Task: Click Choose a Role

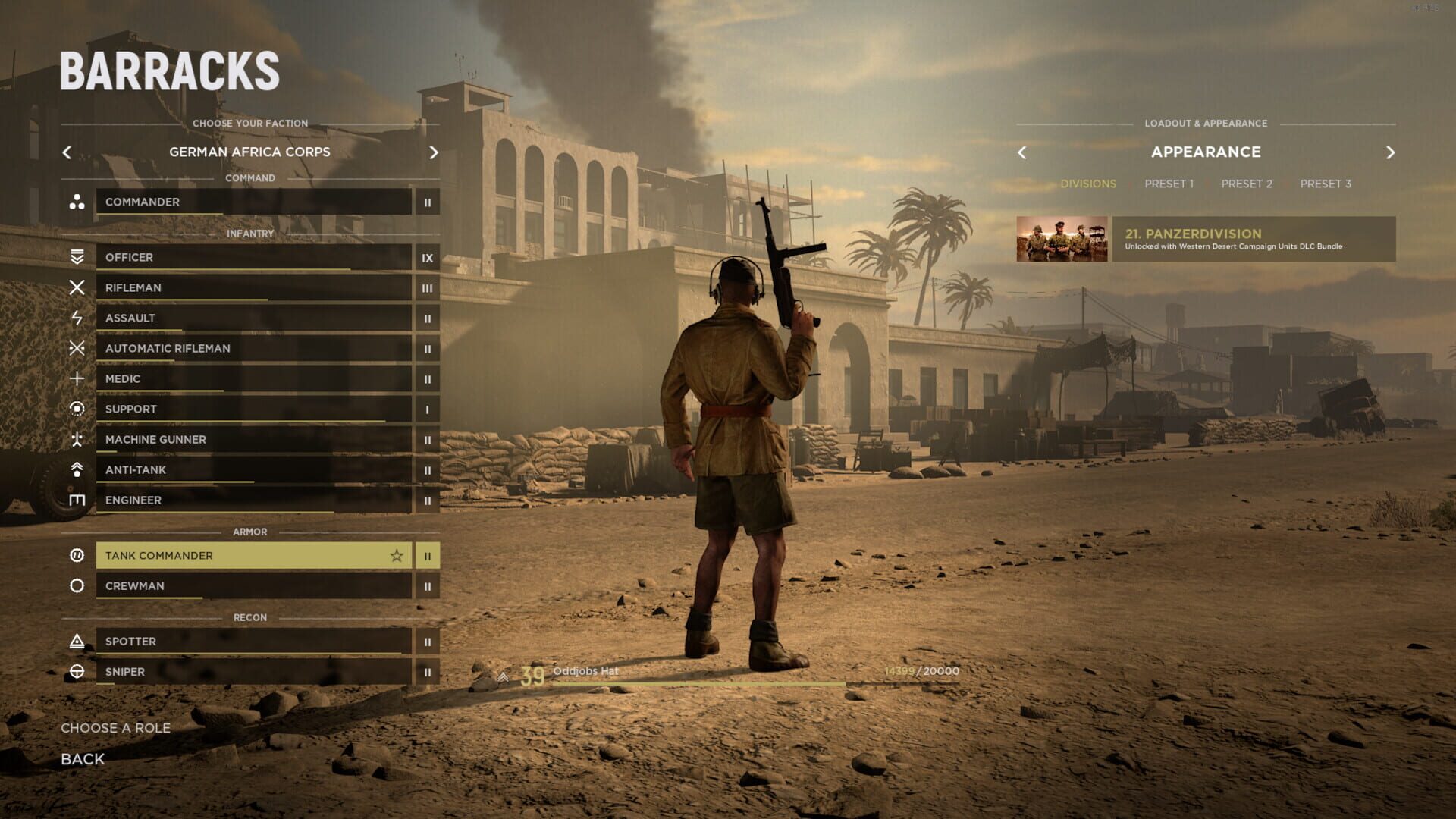Action: click(x=116, y=727)
